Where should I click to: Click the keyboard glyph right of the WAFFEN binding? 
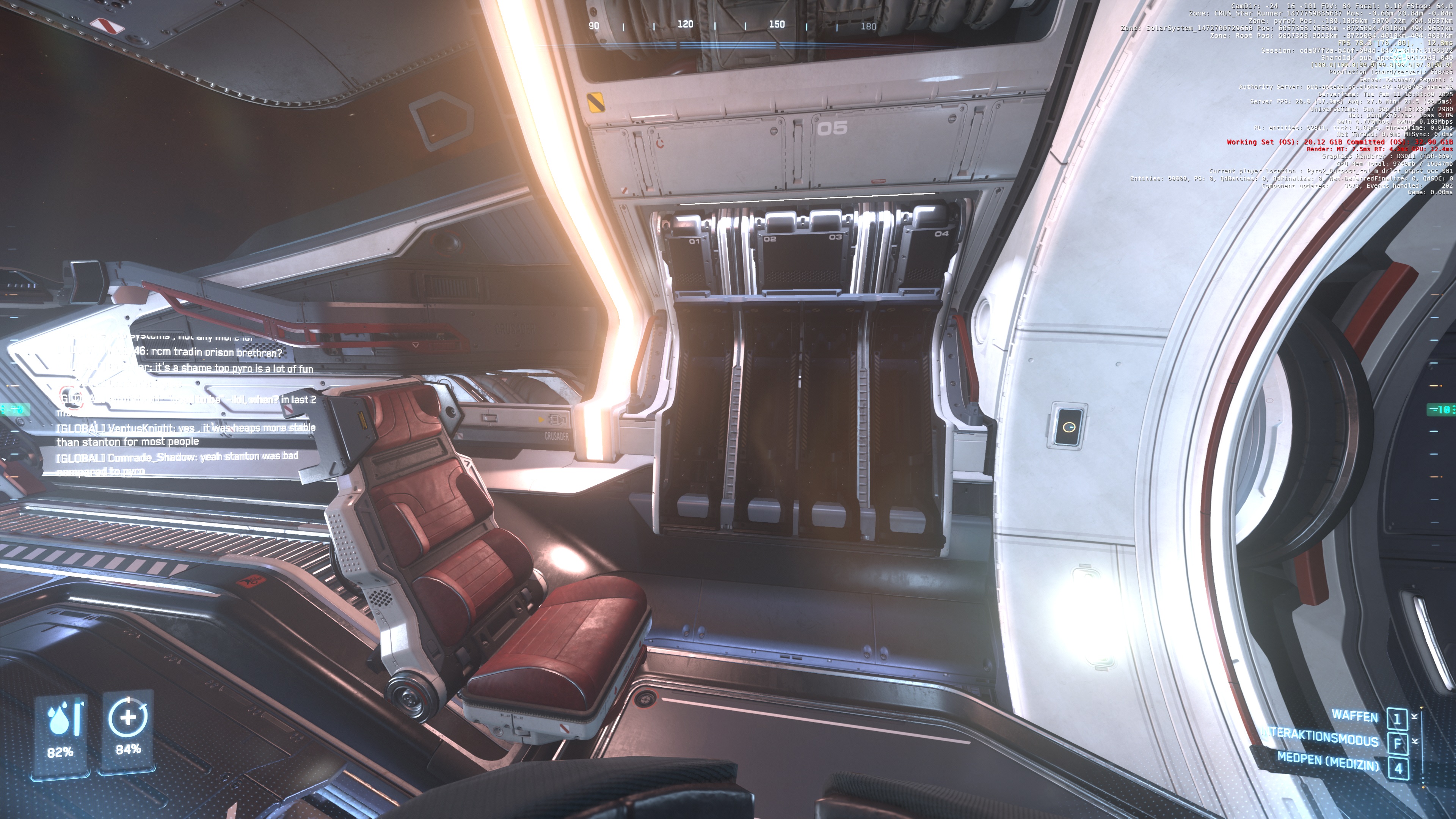point(1414,716)
